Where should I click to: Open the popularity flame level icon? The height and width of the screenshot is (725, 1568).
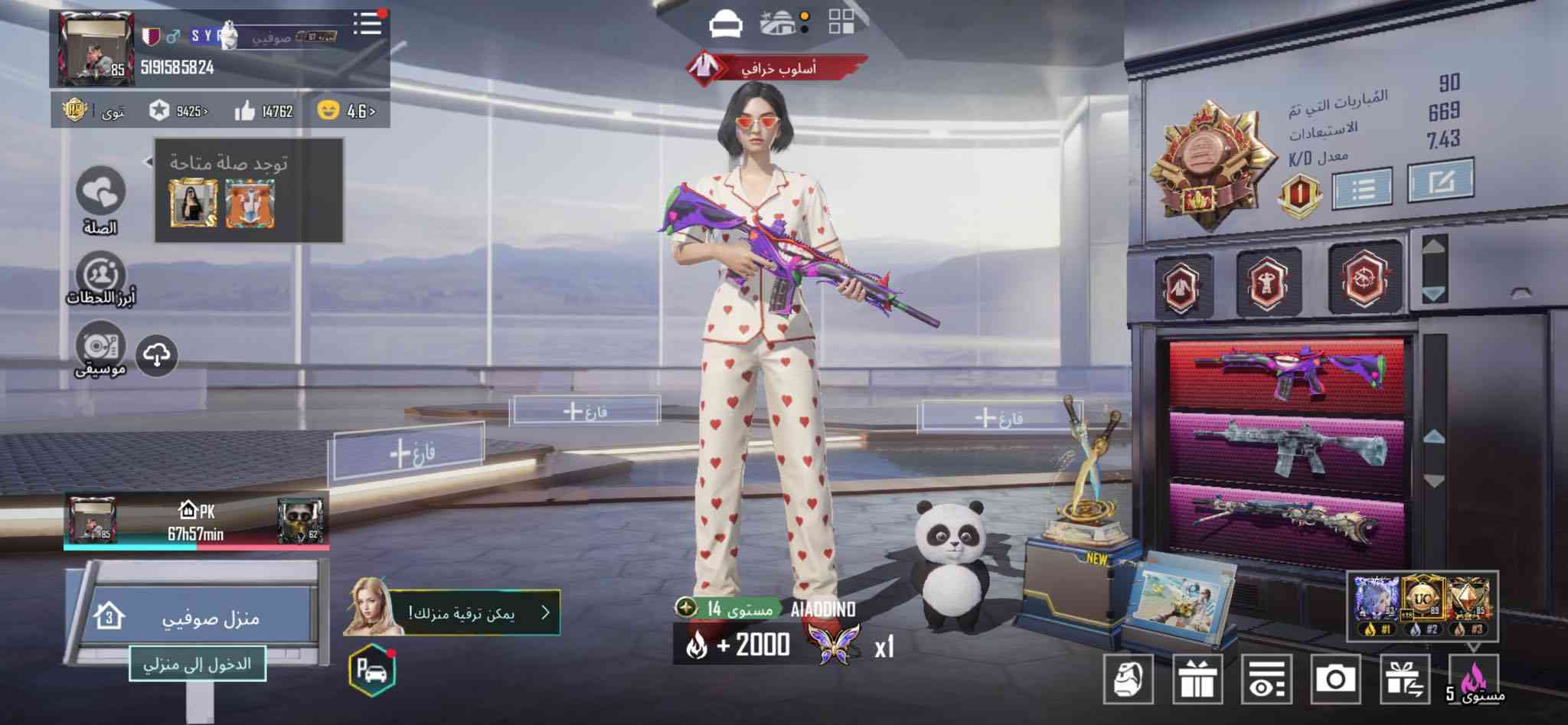point(1473,679)
